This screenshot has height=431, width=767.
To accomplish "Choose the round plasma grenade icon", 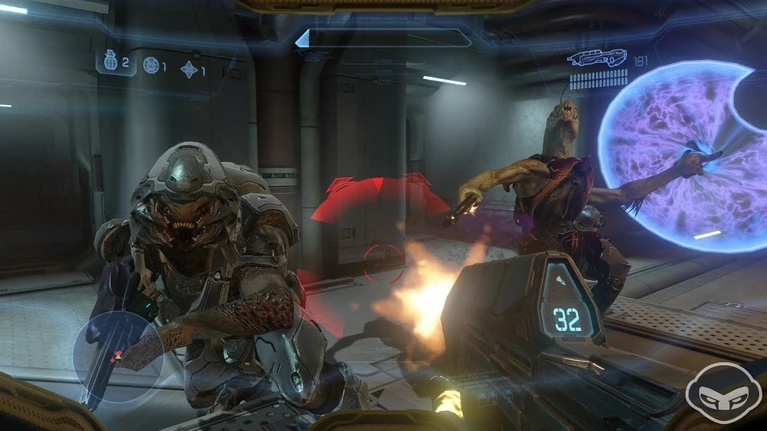I will pos(151,66).
